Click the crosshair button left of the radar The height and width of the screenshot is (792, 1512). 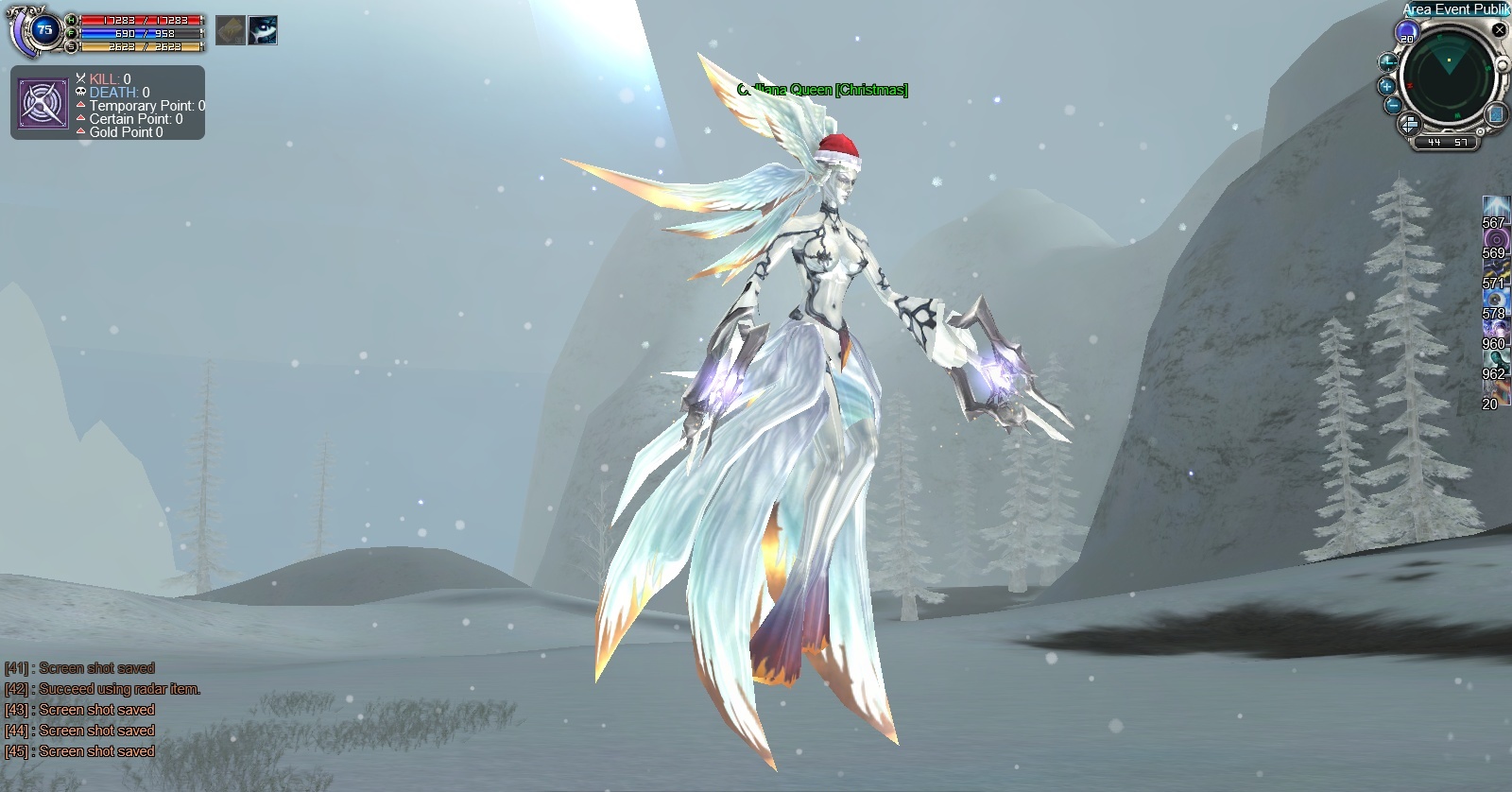tap(1386, 62)
